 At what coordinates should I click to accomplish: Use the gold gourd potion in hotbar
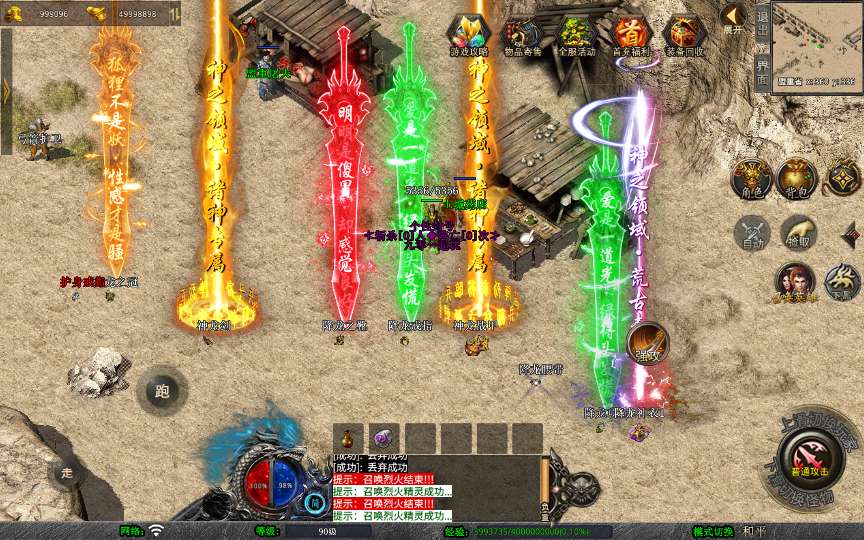[349, 438]
